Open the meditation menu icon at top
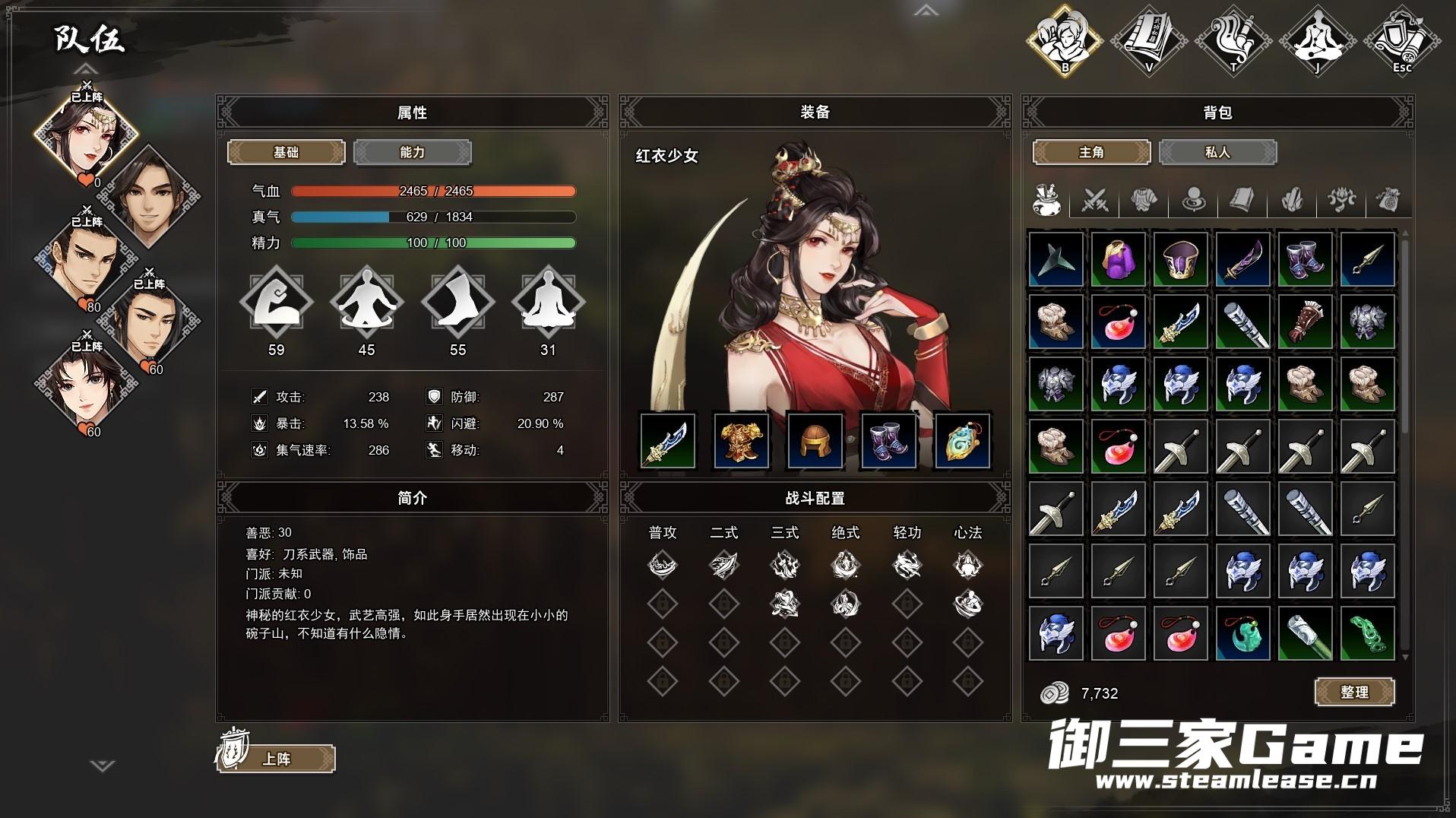This screenshot has width=1456, height=818. tap(1317, 40)
